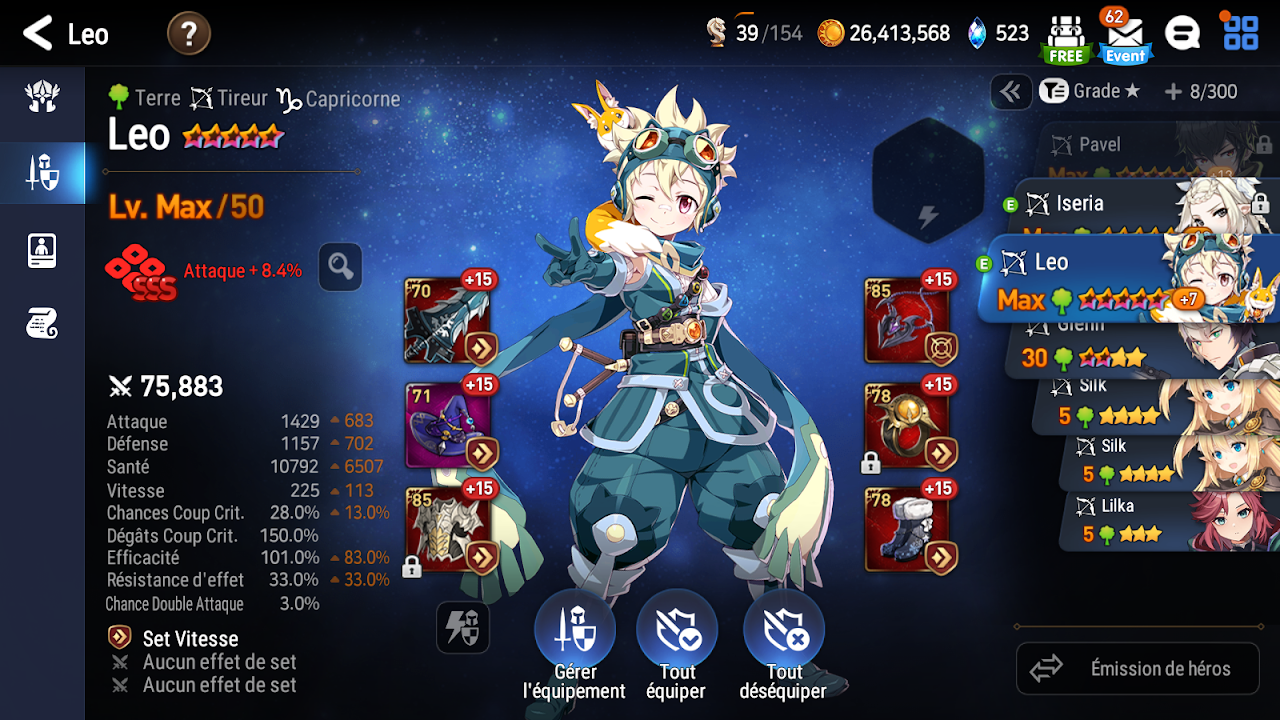Open the main menu grid at top right
This screenshot has width=1280, height=720.
click(1240, 31)
